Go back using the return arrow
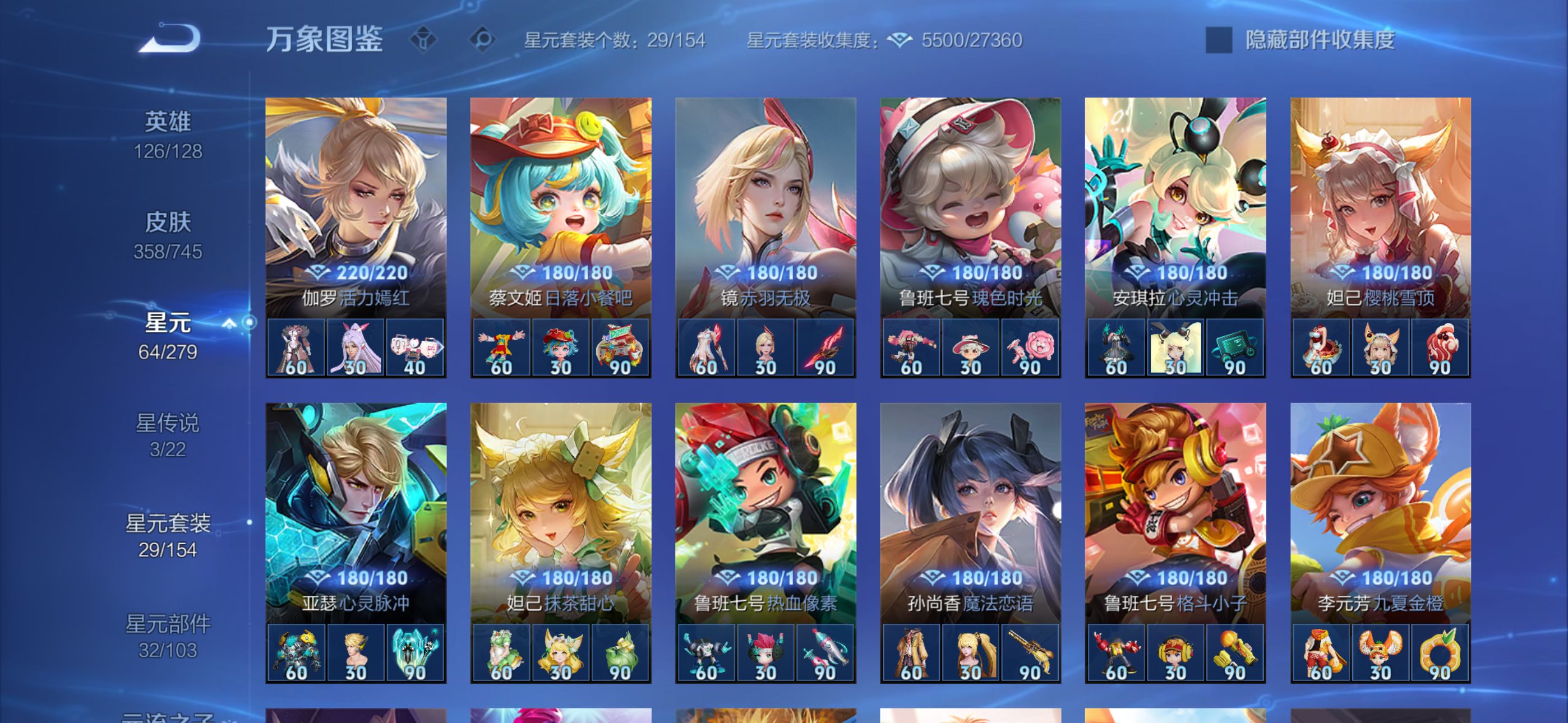 (170, 39)
